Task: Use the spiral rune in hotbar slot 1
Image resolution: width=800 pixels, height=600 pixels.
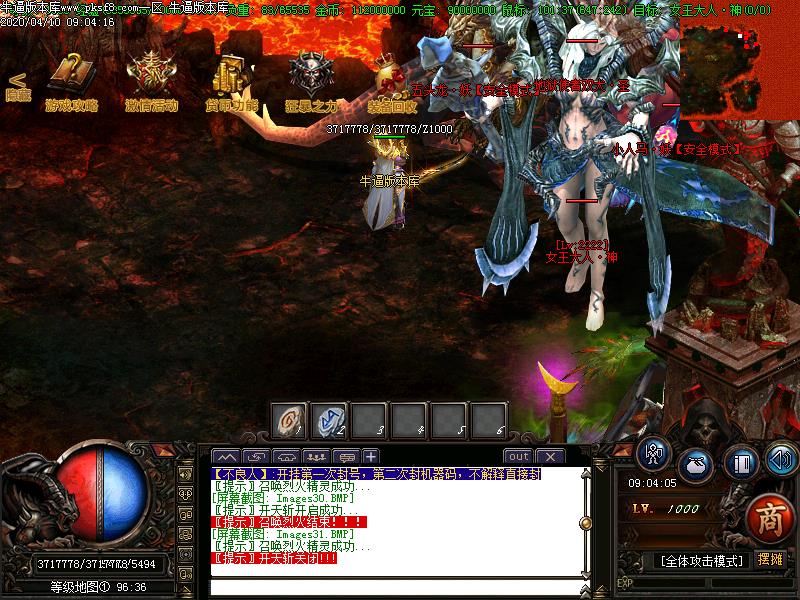Action: pyautogui.click(x=289, y=421)
